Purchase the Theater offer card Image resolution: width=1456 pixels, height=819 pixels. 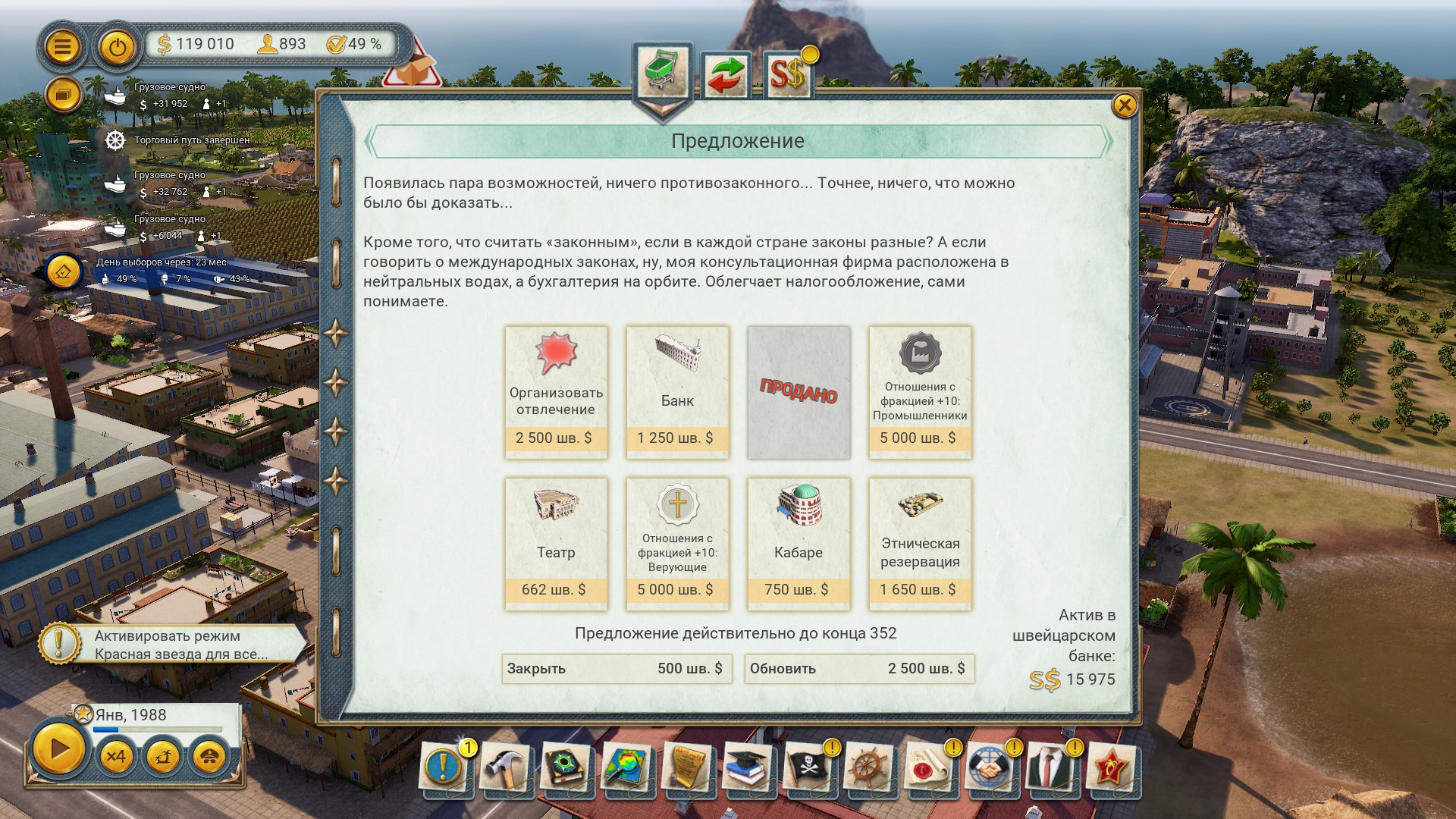coord(556,544)
